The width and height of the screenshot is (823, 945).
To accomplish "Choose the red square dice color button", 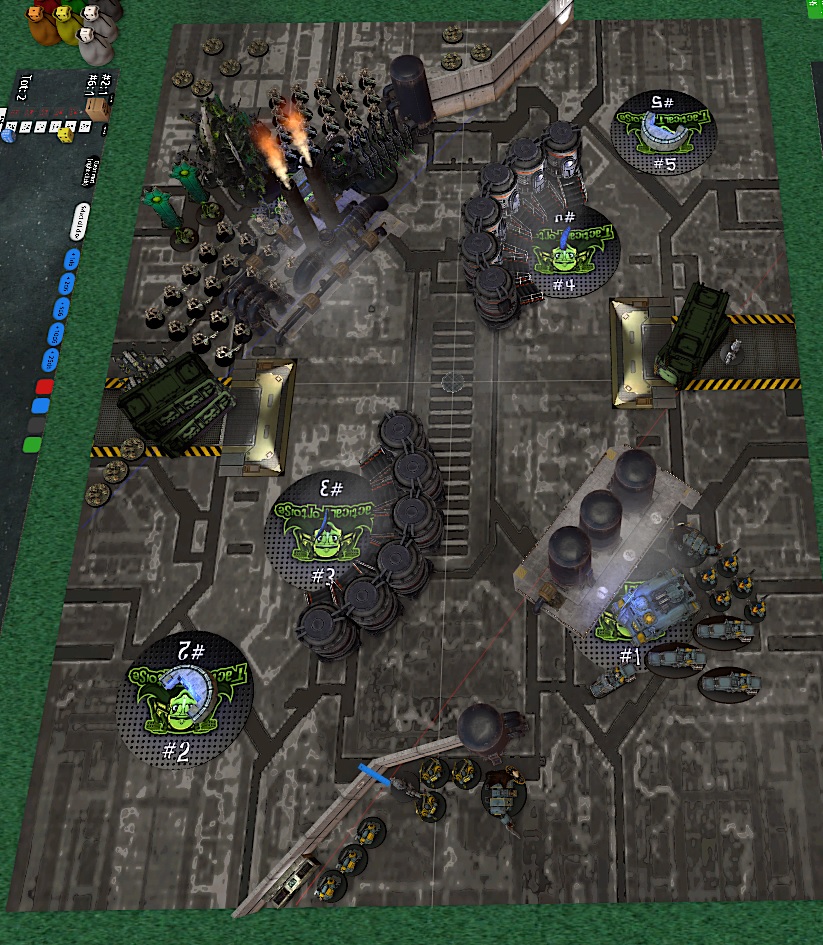I will point(45,387).
